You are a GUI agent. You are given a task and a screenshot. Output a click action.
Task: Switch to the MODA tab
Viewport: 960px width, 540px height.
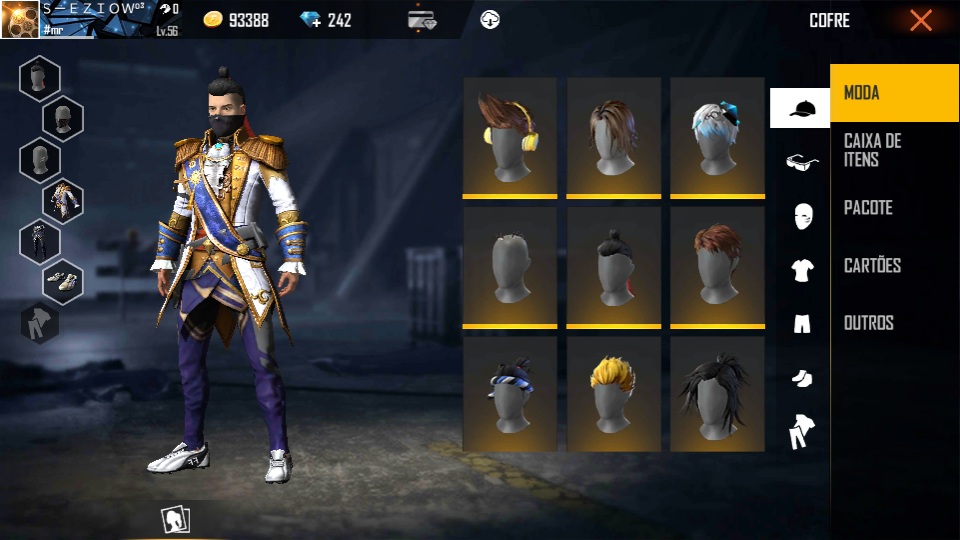[x=894, y=93]
